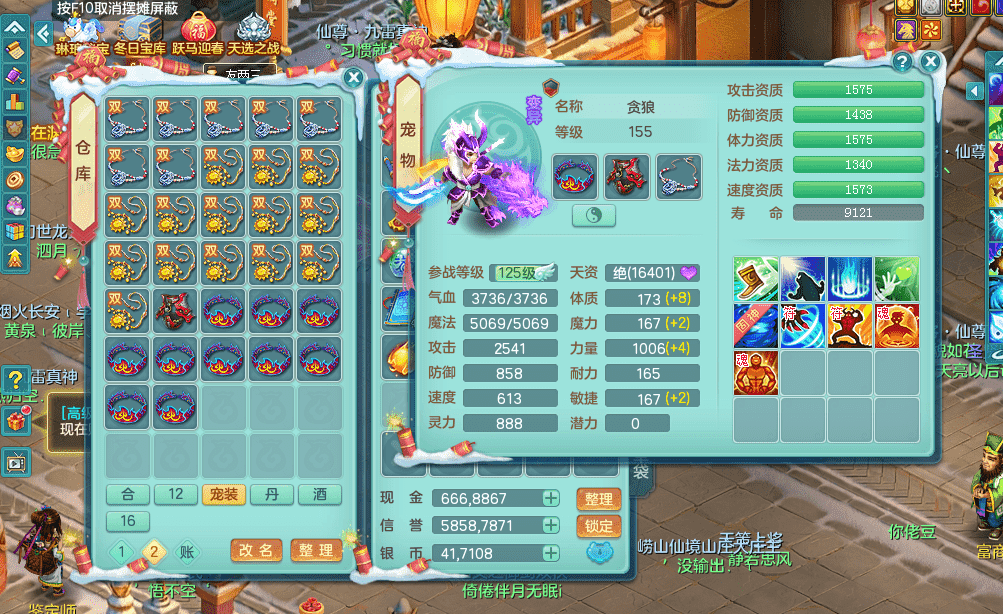1003x614 pixels.
Task: Click the 锁定 lock button
Action: (599, 526)
